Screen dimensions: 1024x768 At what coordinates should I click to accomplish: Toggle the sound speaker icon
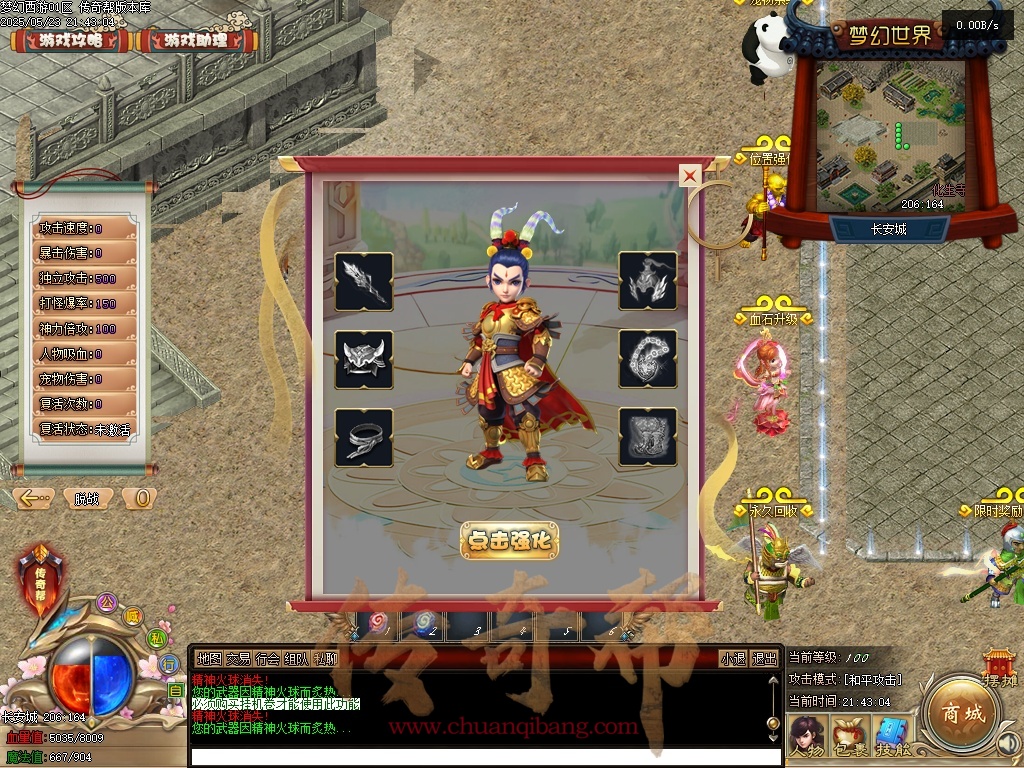(x=1008, y=743)
